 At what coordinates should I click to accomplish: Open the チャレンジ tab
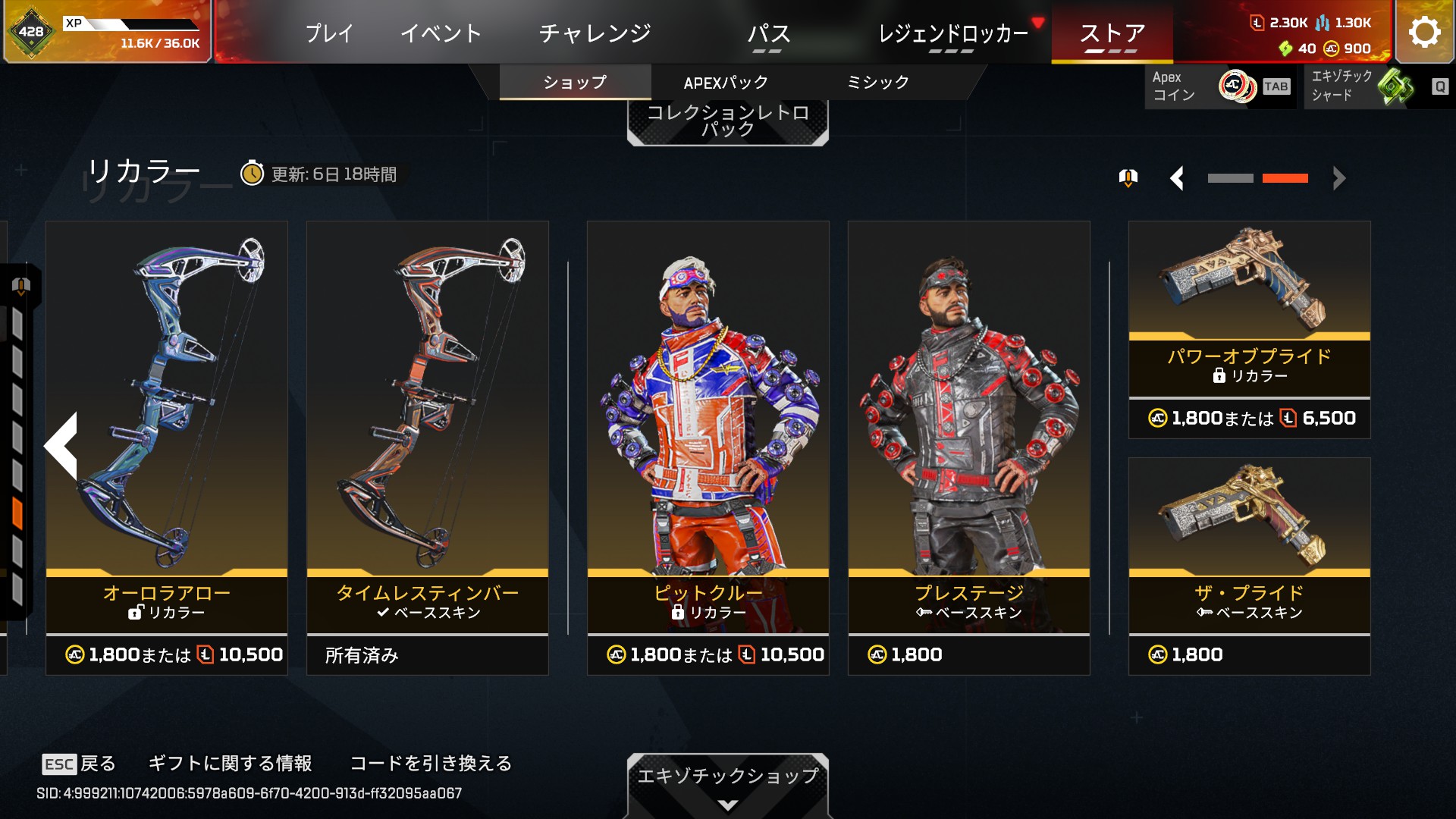pos(595,33)
